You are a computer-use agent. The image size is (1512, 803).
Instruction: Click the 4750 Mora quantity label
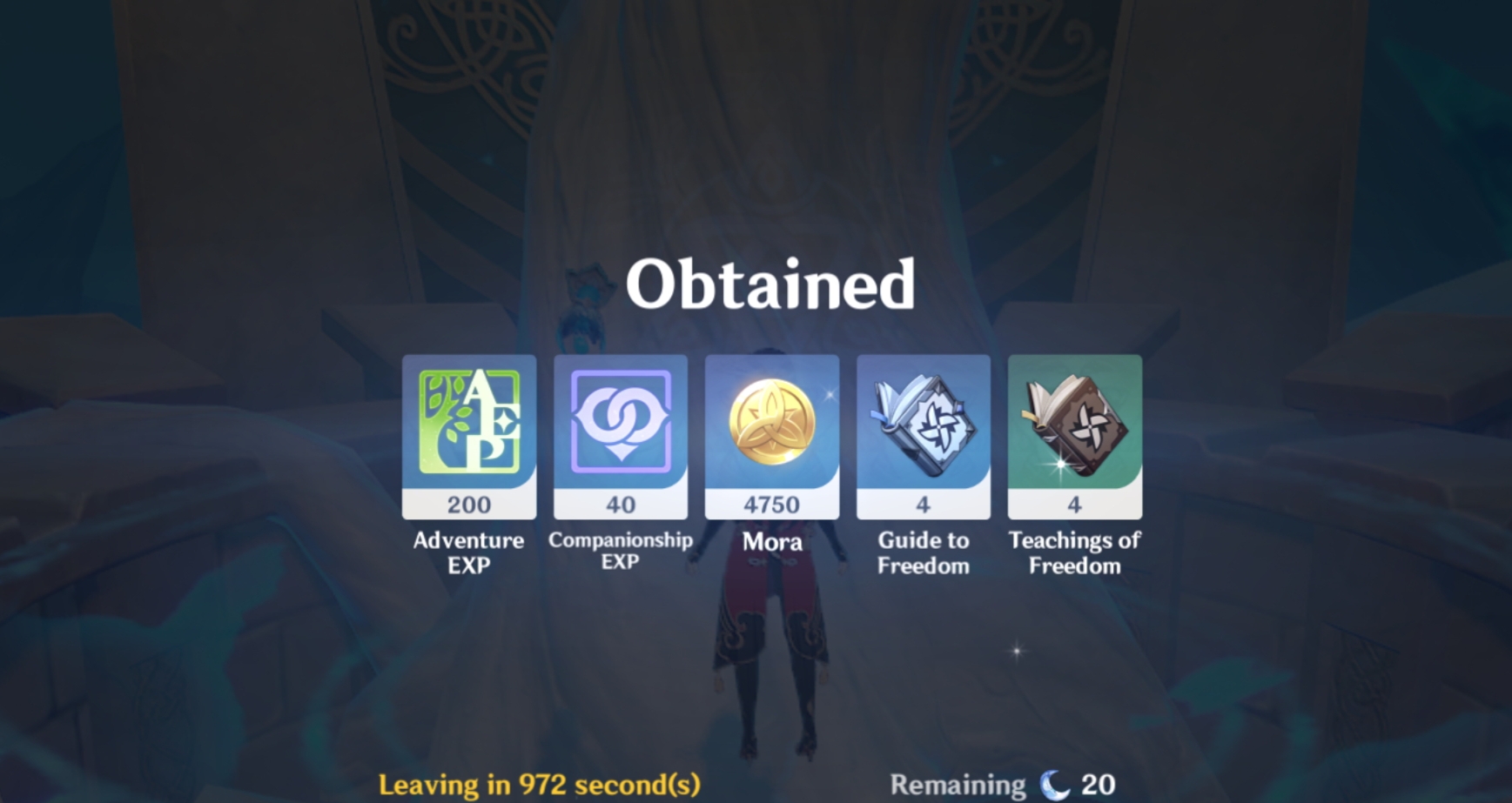pyautogui.click(x=771, y=504)
